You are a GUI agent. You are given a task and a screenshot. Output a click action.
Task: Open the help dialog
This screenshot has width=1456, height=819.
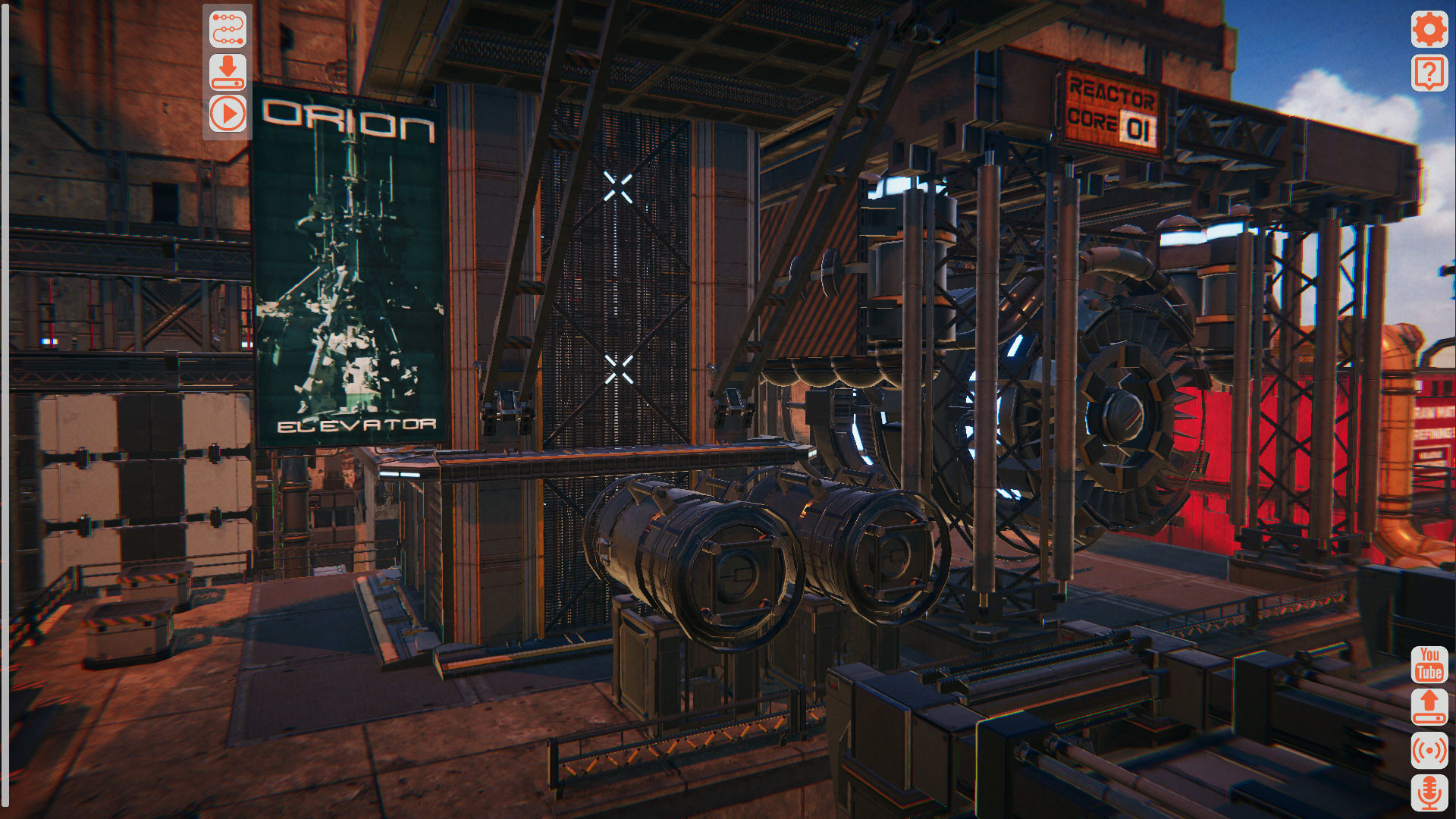(x=1429, y=74)
